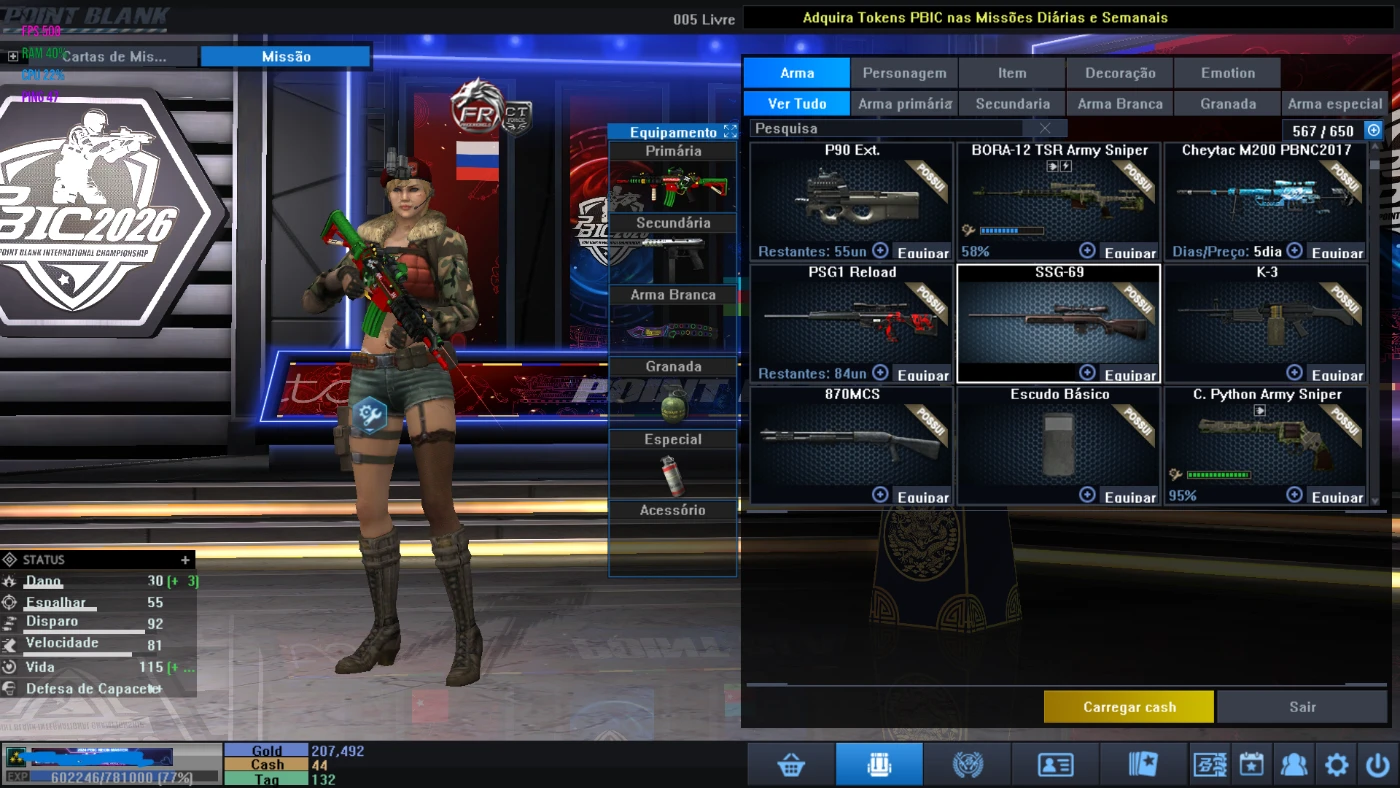
Task: Open the Decoração tab
Action: pos(1120,73)
